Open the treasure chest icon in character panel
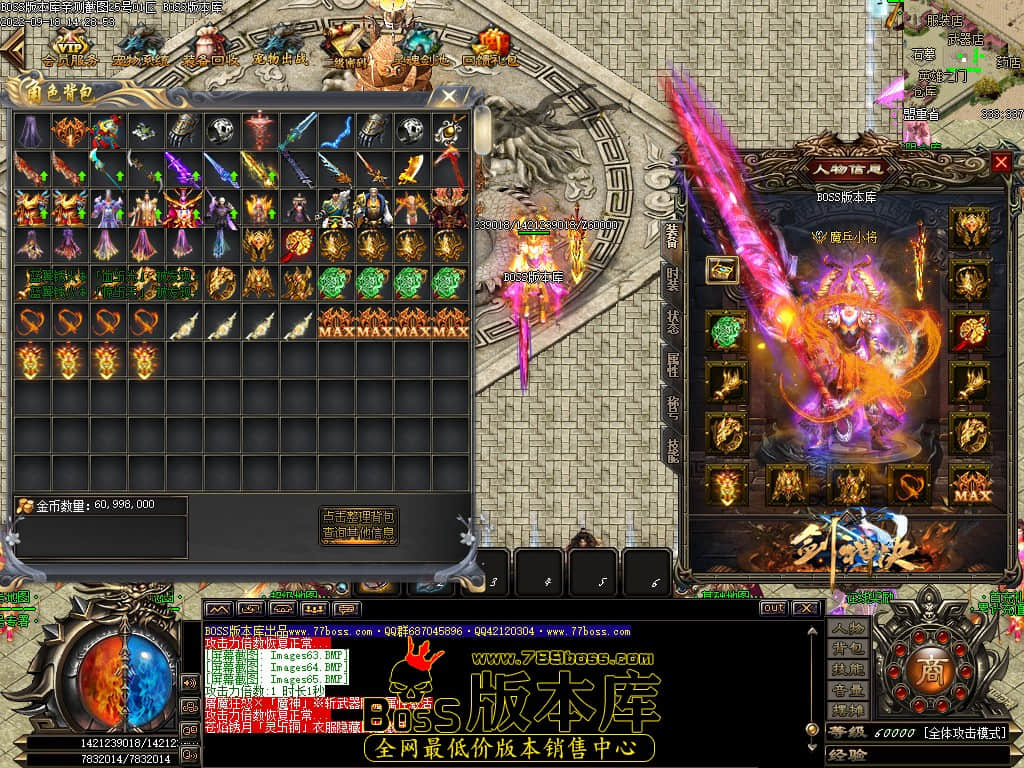This screenshot has width=1024, height=768. [x=722, y=270]
